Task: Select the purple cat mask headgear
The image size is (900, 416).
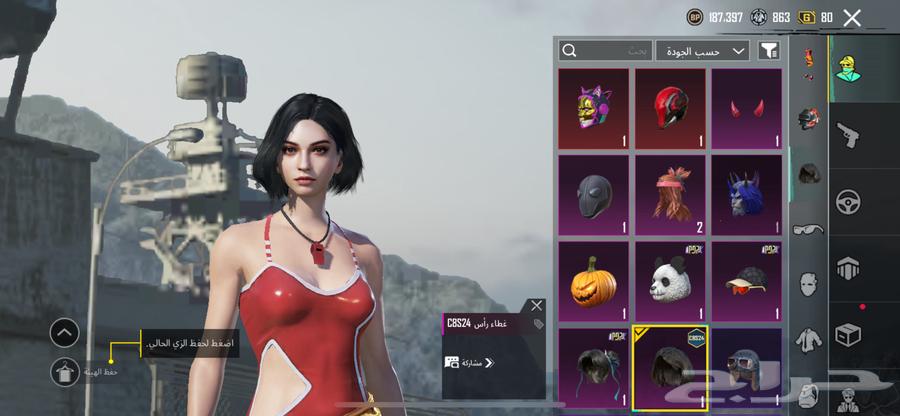Action: click(x=593, y=108)
